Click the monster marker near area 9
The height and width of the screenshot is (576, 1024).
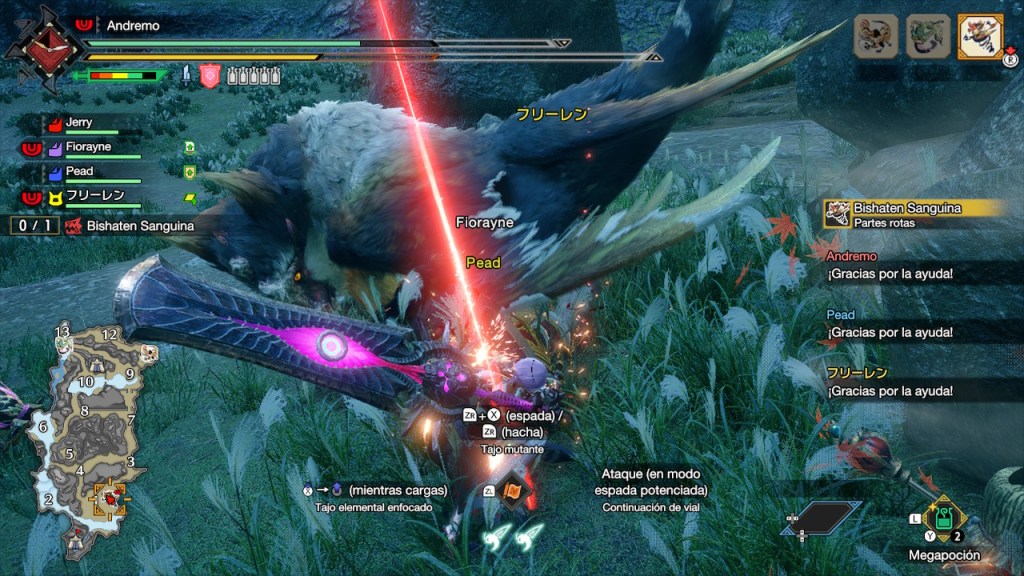click(x=147, y=353)
